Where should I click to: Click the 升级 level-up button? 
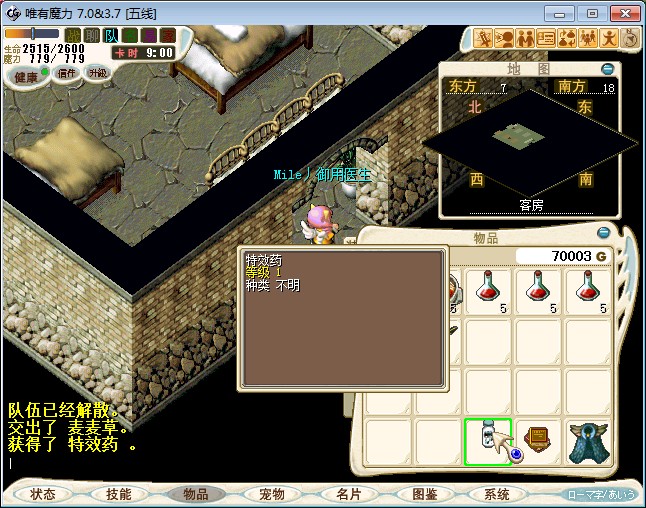97,73
